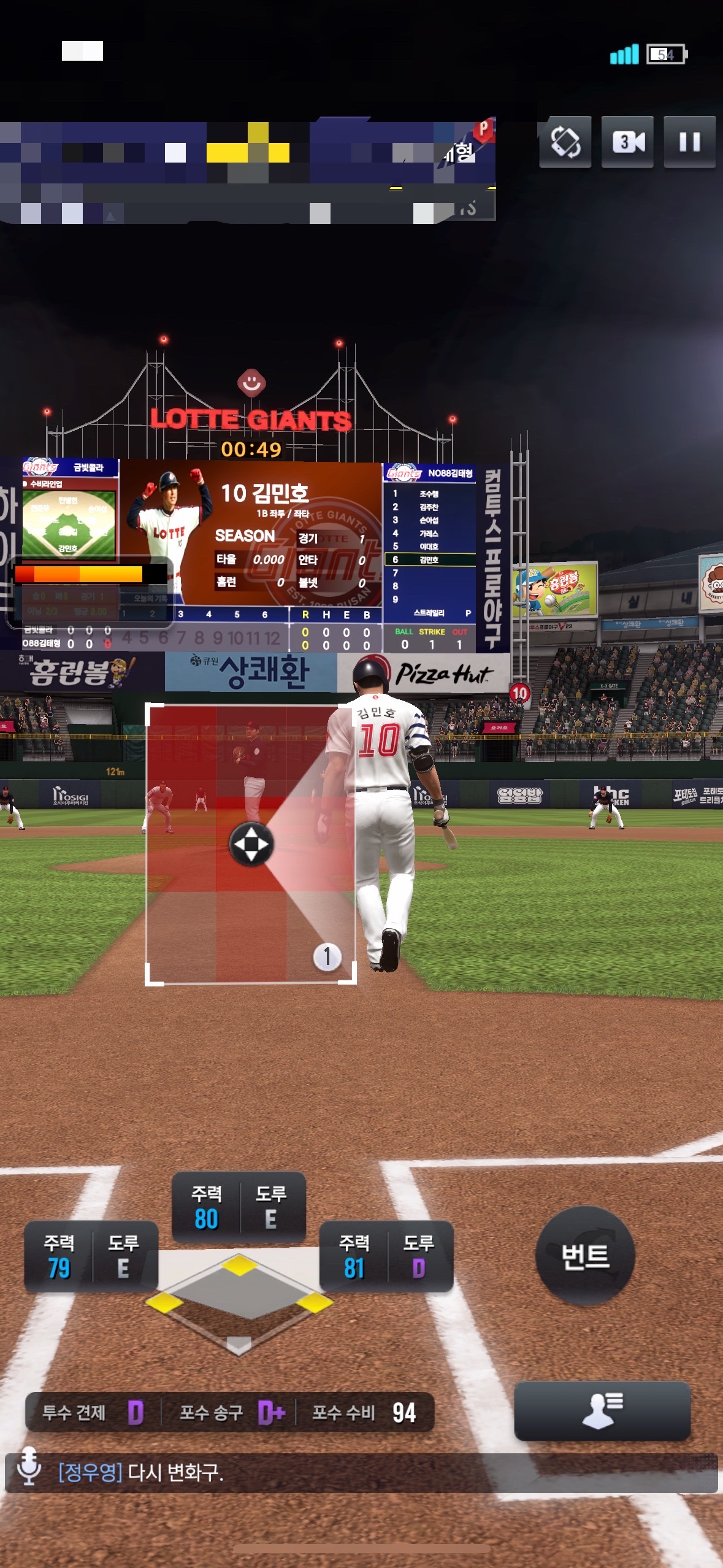Move the batting zone cursor
This screenshot has height=1568, width=723.
click(251, 844)
